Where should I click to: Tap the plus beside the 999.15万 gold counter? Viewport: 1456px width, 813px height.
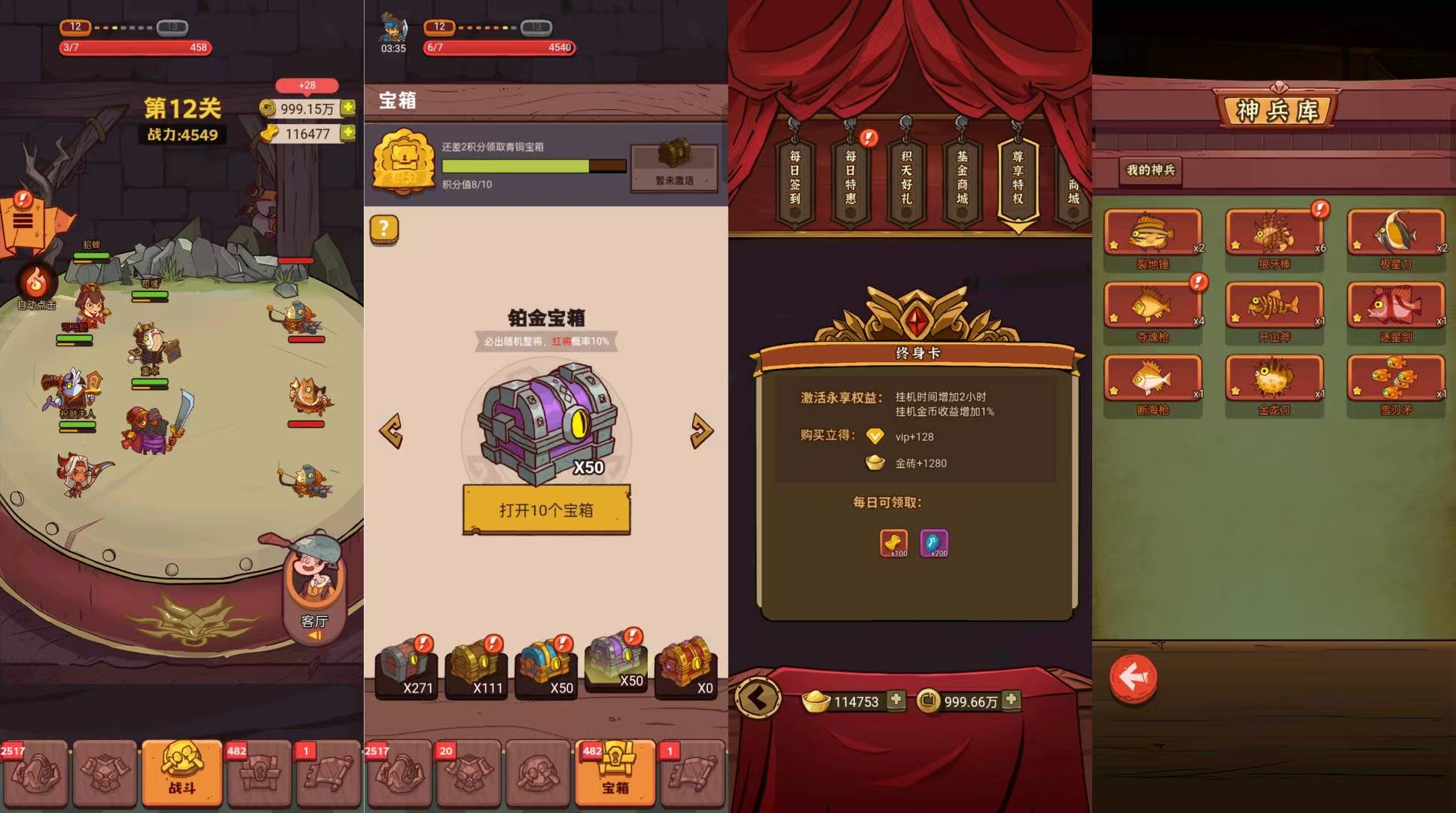click(x=346, y=108)
